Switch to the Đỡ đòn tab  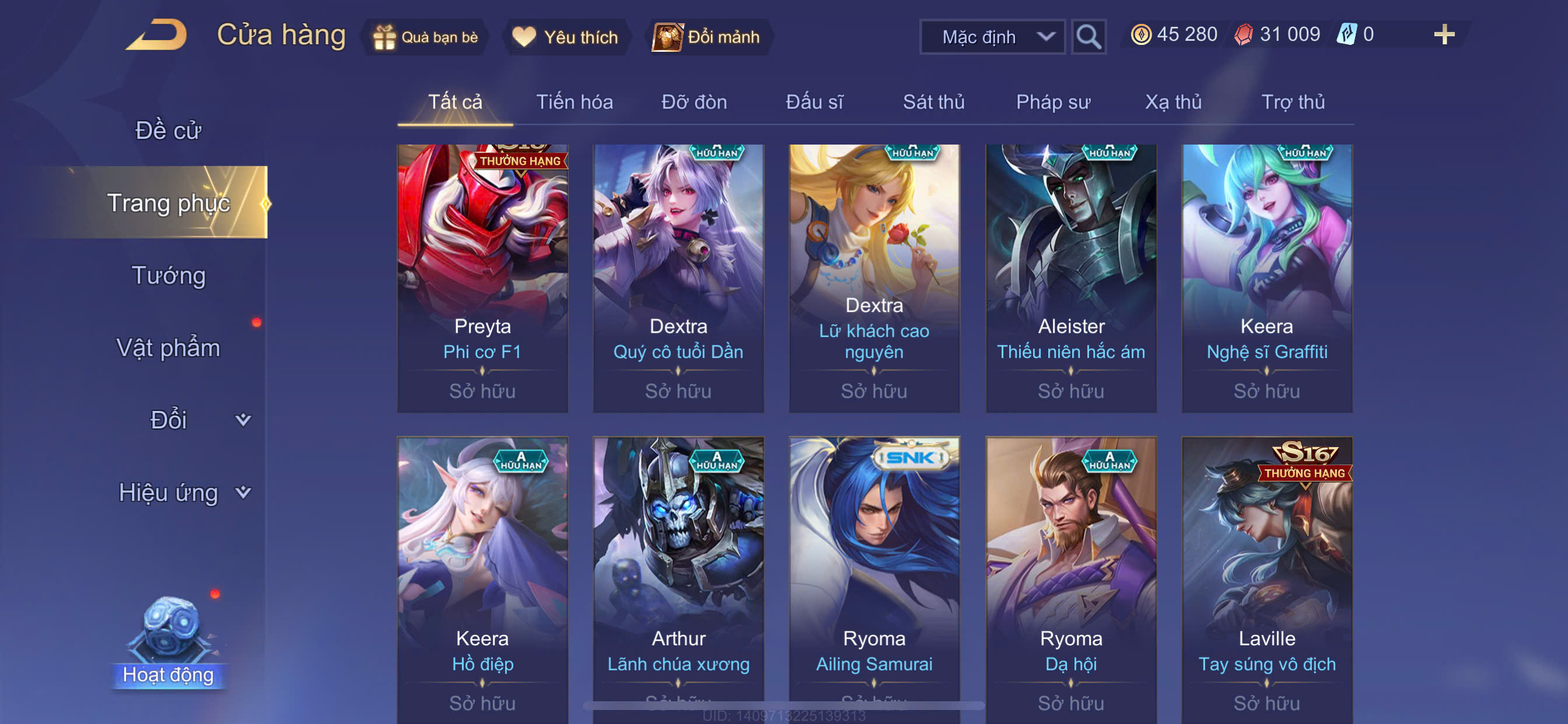point(694,102)
